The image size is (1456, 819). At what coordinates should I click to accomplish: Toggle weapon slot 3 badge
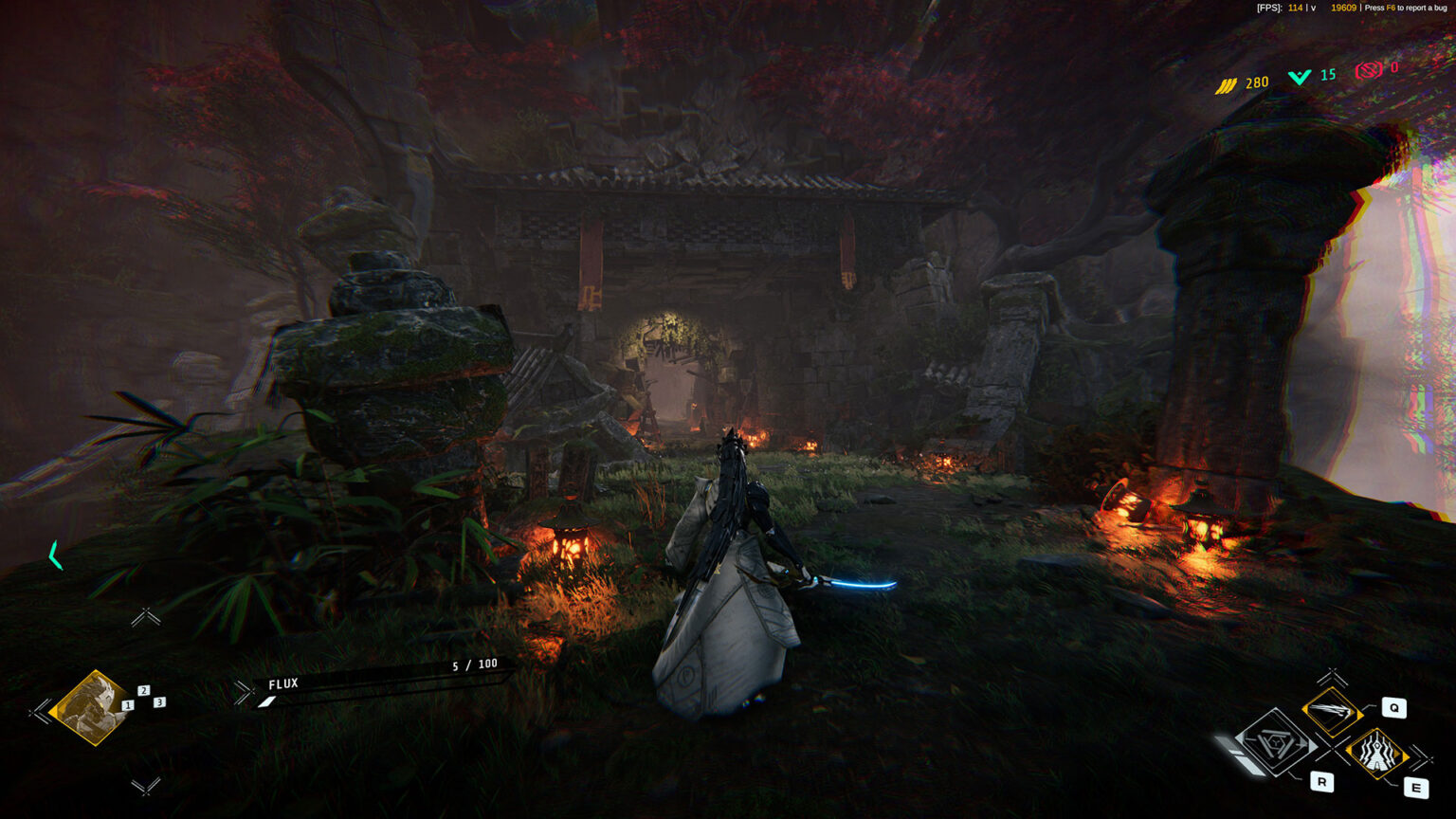coord(160,702)
